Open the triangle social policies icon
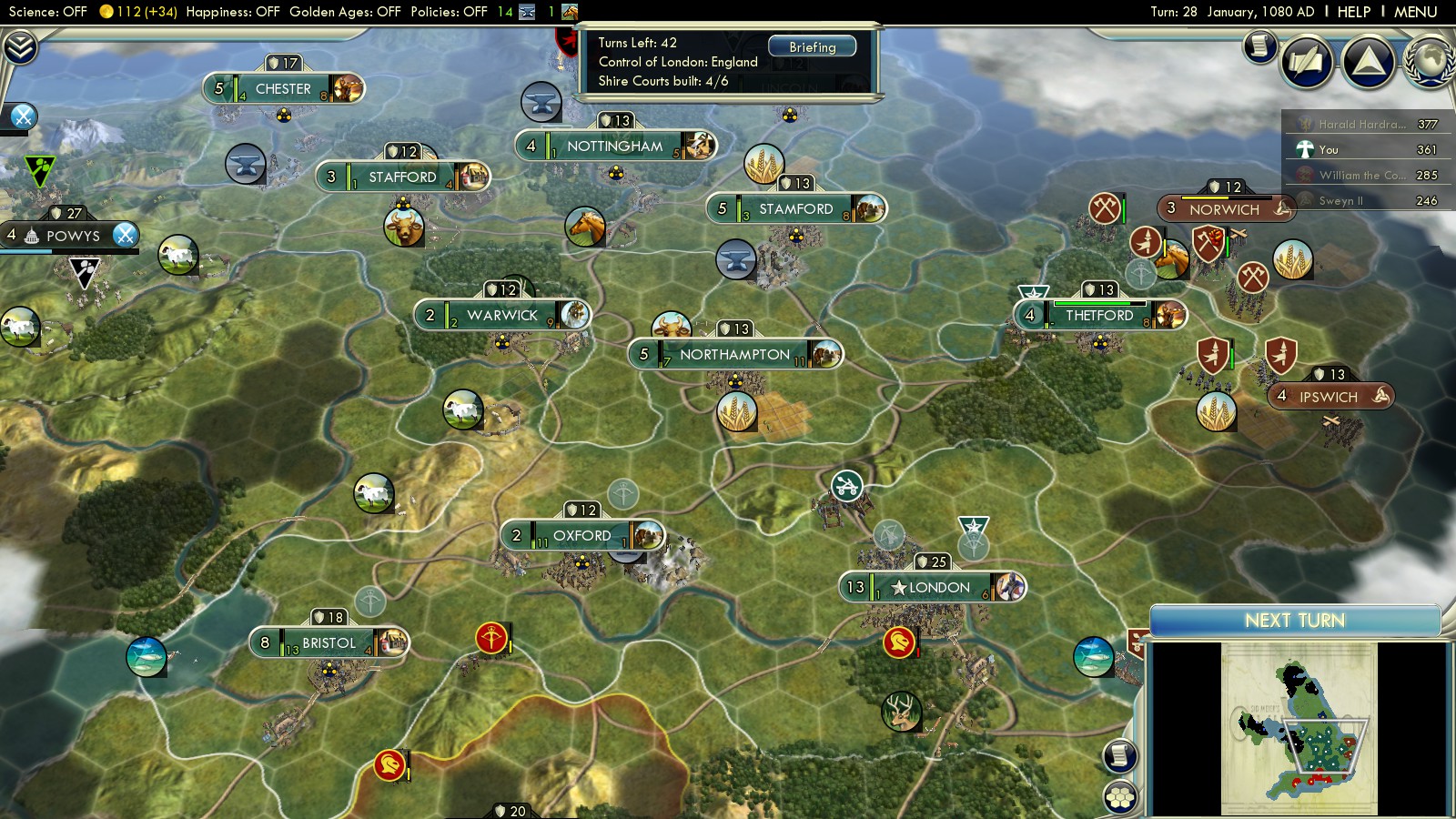The width and height of the screenshot is (1456, 819). (1368, 62)
